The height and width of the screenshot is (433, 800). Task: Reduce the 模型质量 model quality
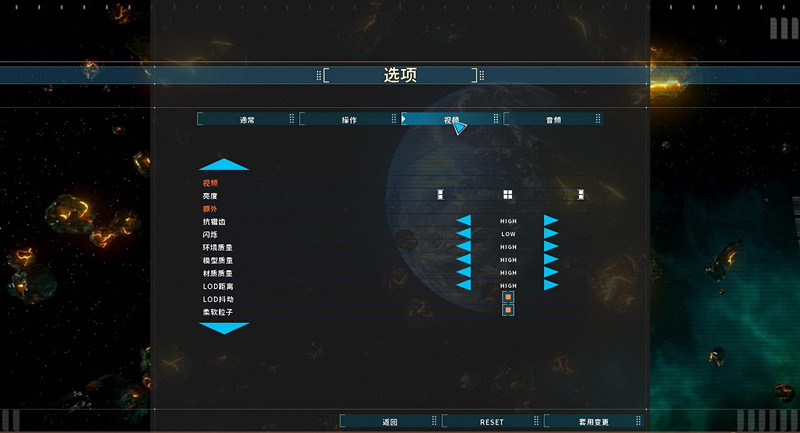(x=464, y=260)
